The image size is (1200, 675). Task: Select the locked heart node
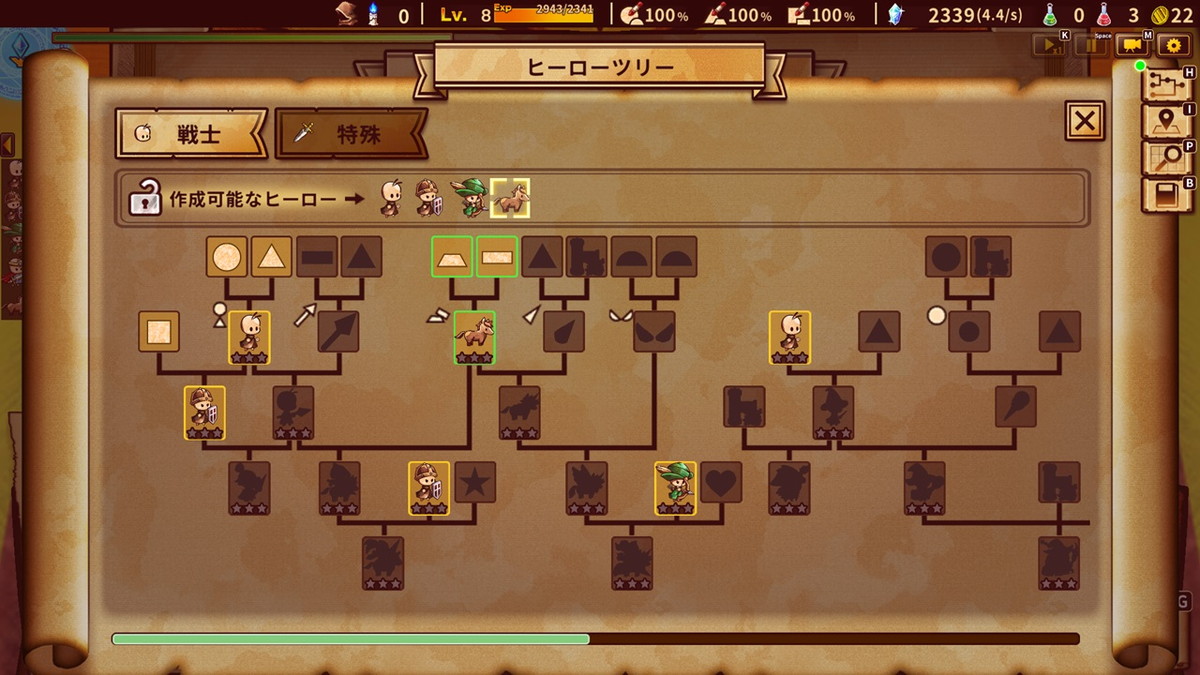(721, 482)
